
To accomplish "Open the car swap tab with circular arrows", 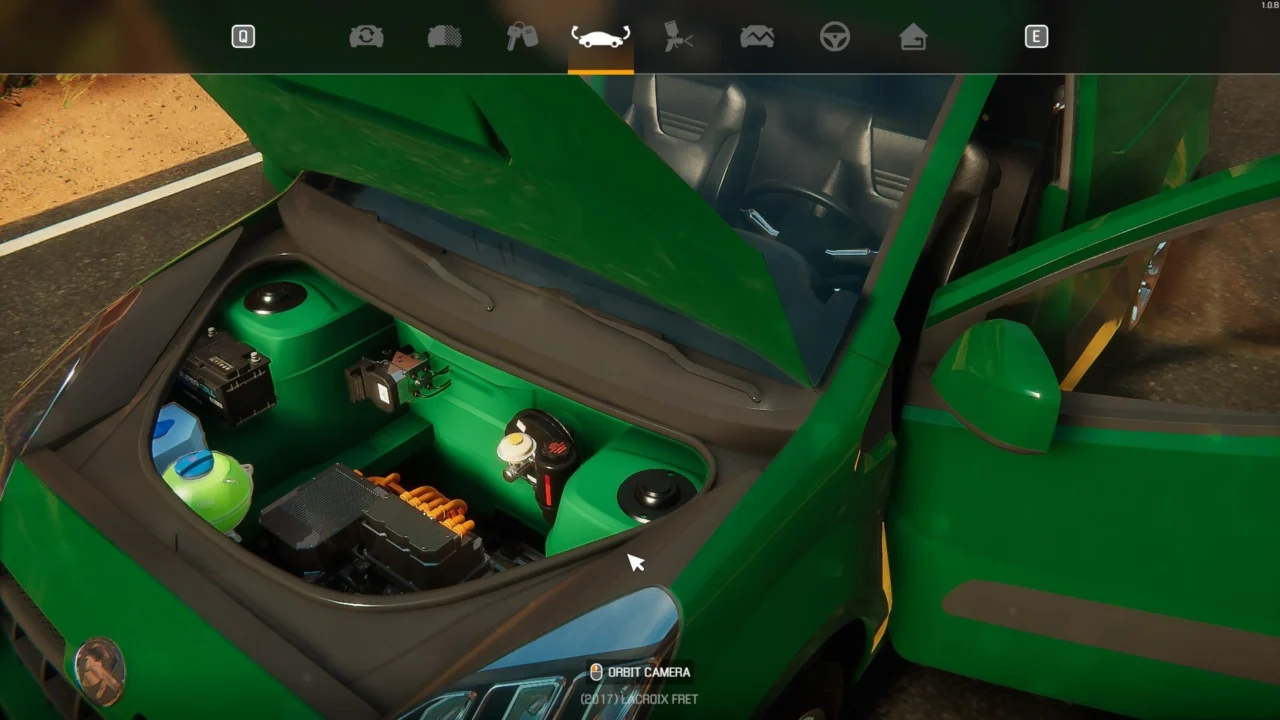I will click(x=366, y=37).
